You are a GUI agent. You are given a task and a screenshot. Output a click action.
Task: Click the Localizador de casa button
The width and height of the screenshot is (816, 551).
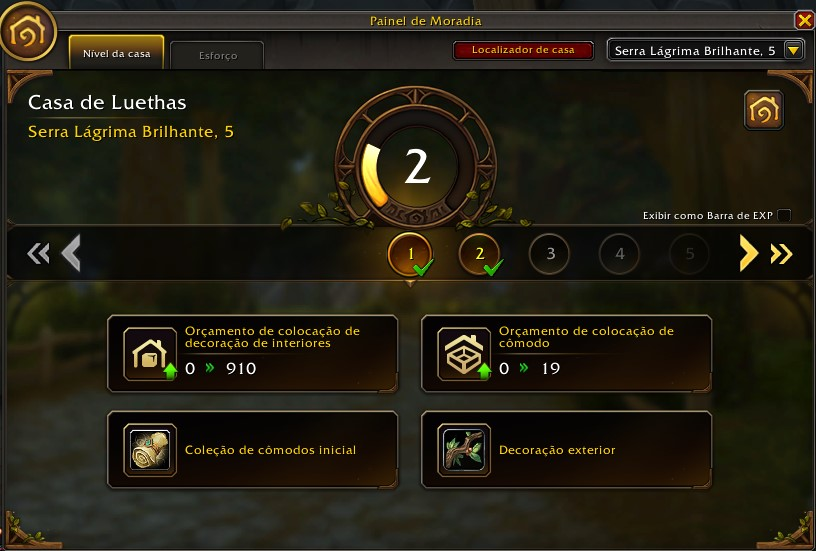523,49
